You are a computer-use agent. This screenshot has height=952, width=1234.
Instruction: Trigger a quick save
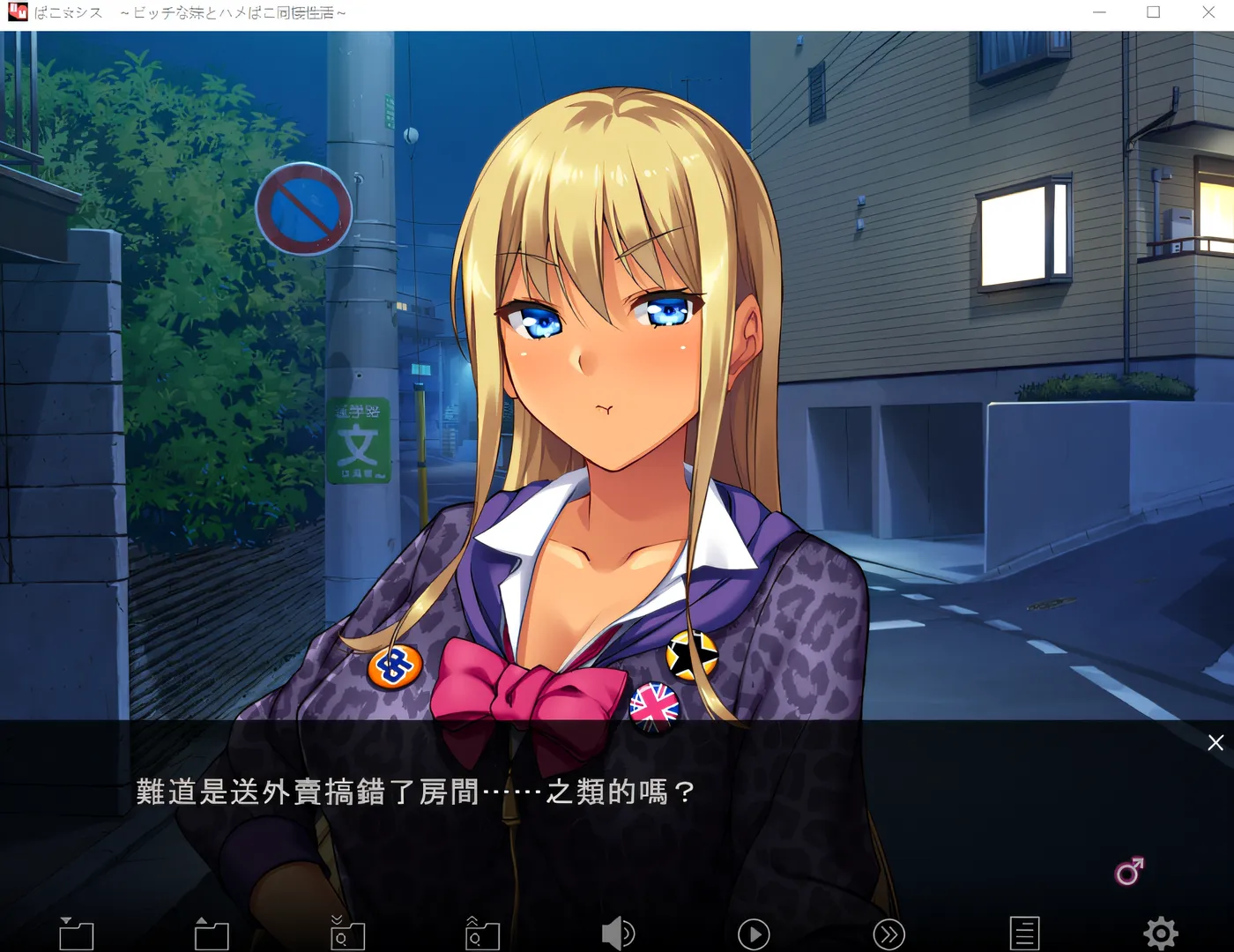(347, 932)
